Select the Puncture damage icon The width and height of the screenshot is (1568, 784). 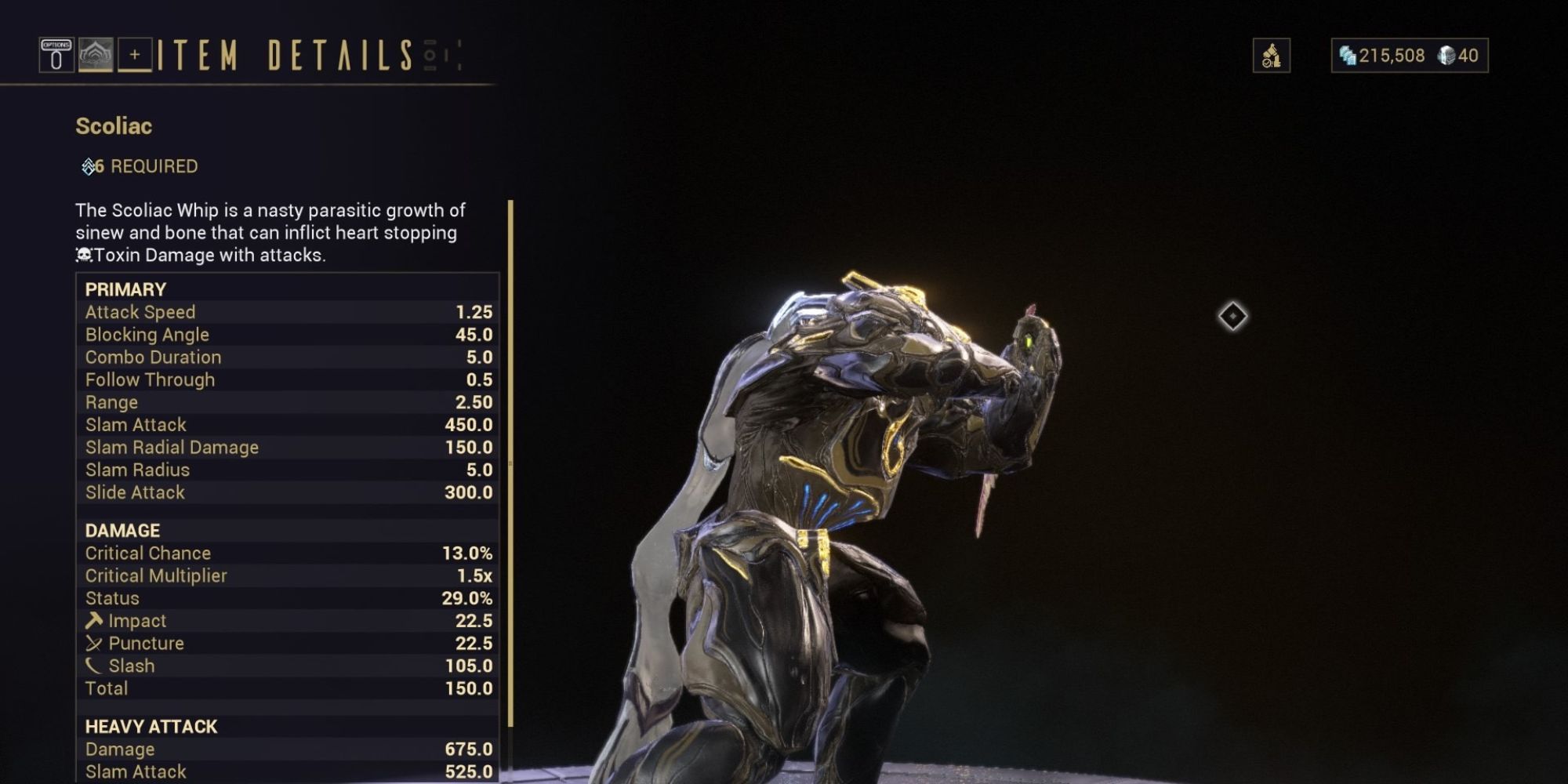pyautogui.click(x=94, y=643)
